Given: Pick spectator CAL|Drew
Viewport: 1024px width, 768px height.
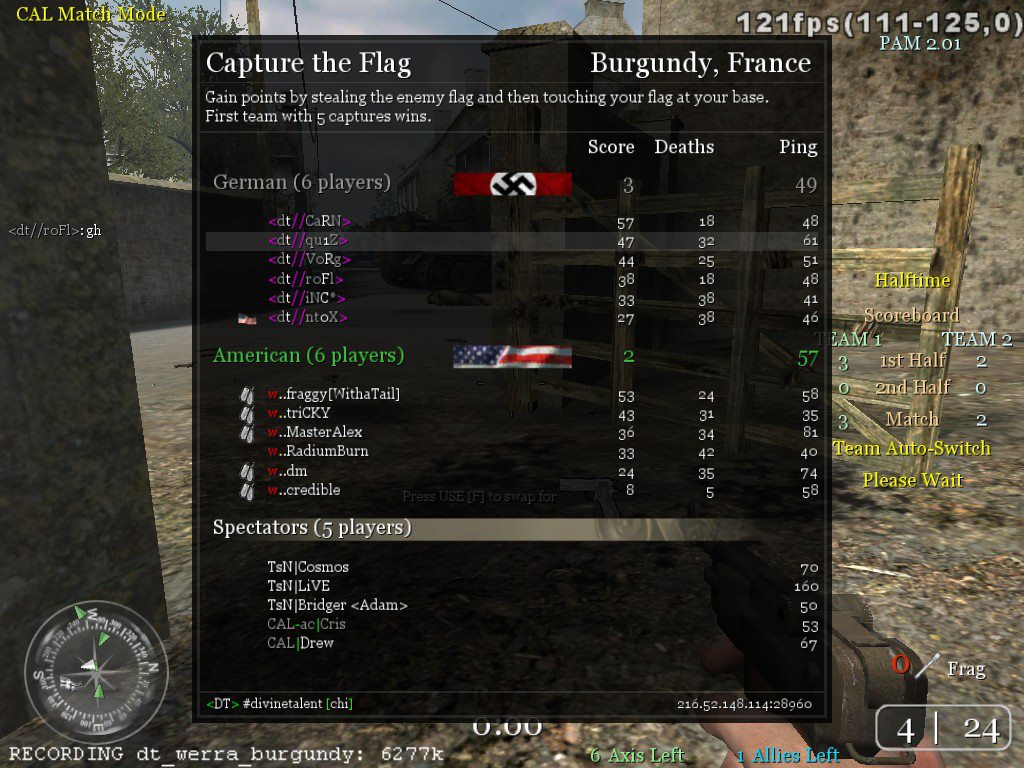Looking at the screenshot, I should (300, 643).
